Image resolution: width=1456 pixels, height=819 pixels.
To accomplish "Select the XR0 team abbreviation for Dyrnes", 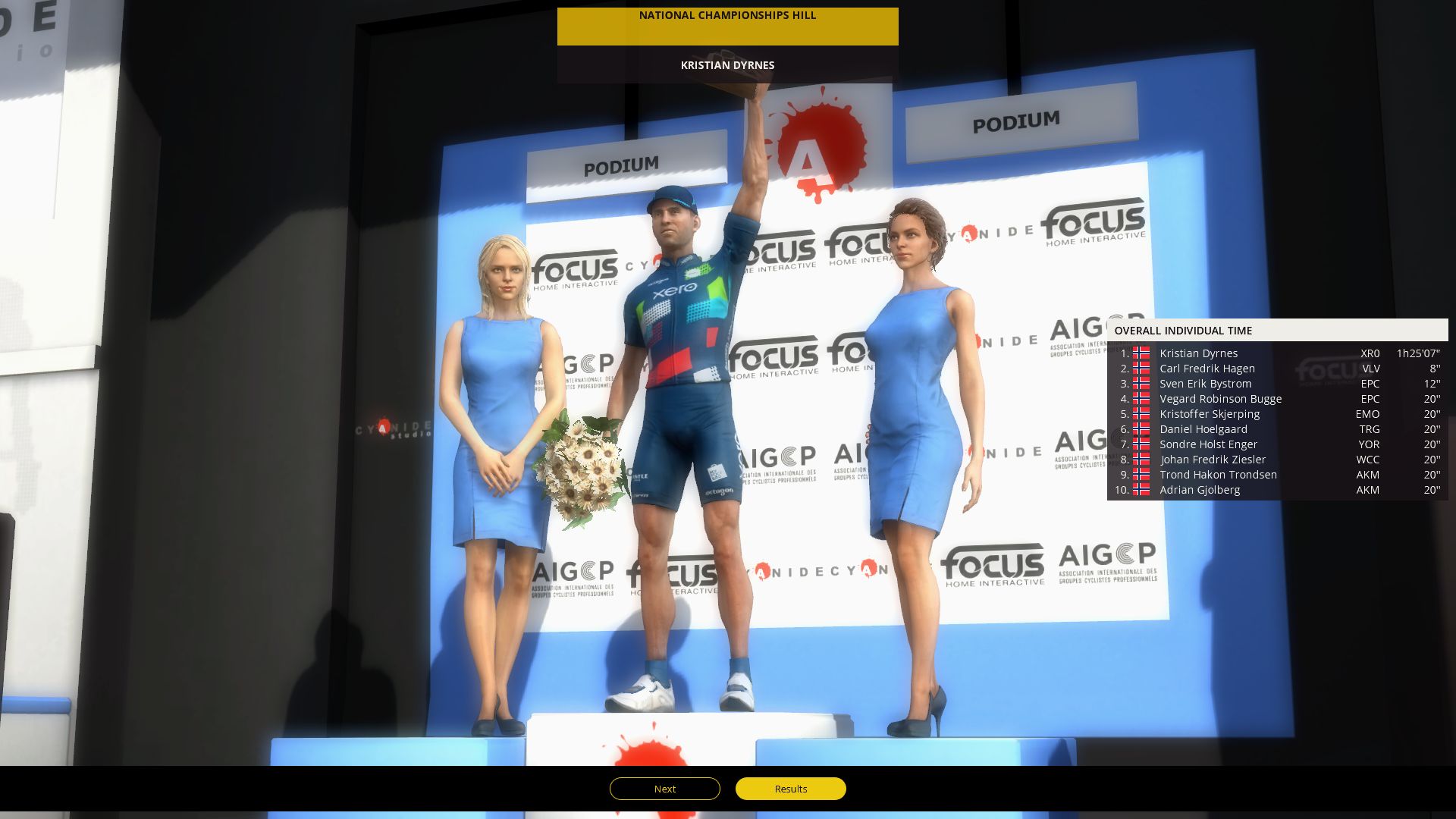I will (x=1369, y=353).
